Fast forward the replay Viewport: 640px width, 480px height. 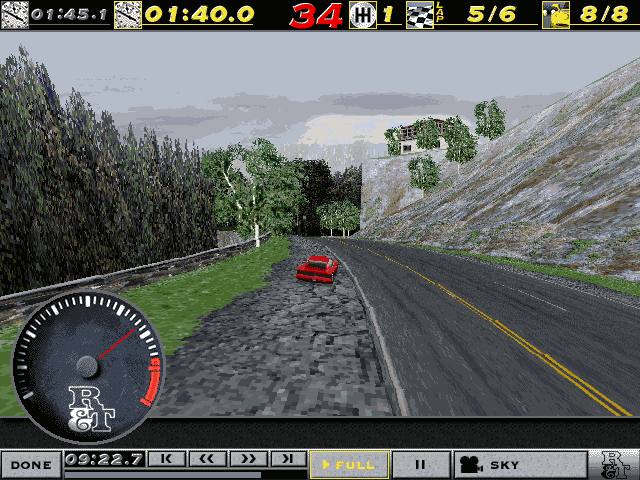(247, 459)
